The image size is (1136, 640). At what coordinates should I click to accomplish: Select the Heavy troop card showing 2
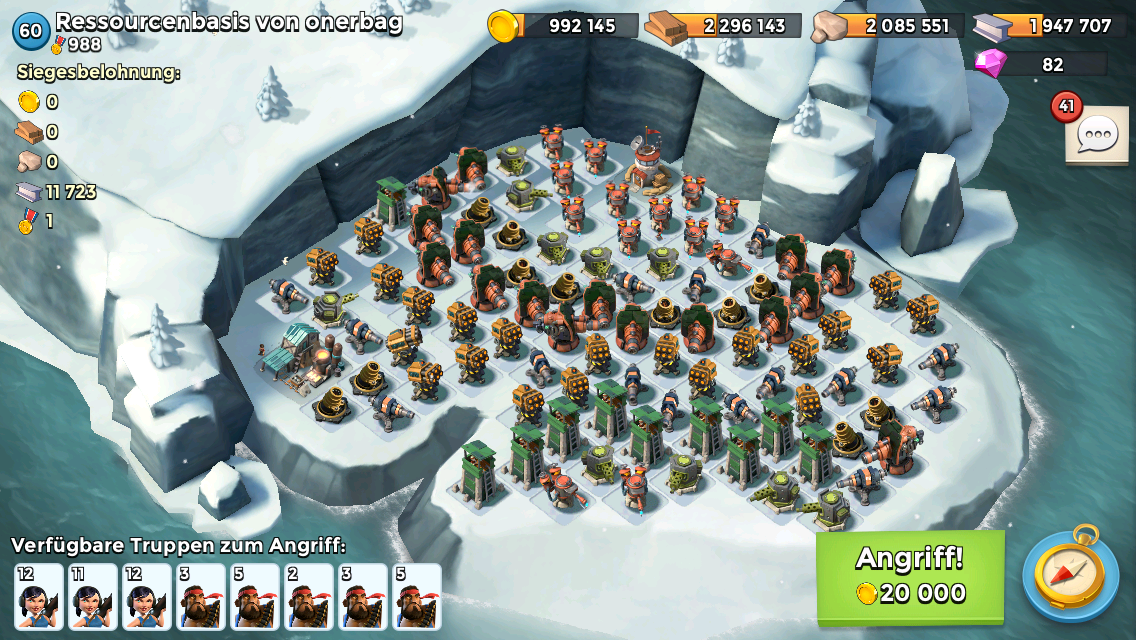pyautogui.click(x=308, y=597)
